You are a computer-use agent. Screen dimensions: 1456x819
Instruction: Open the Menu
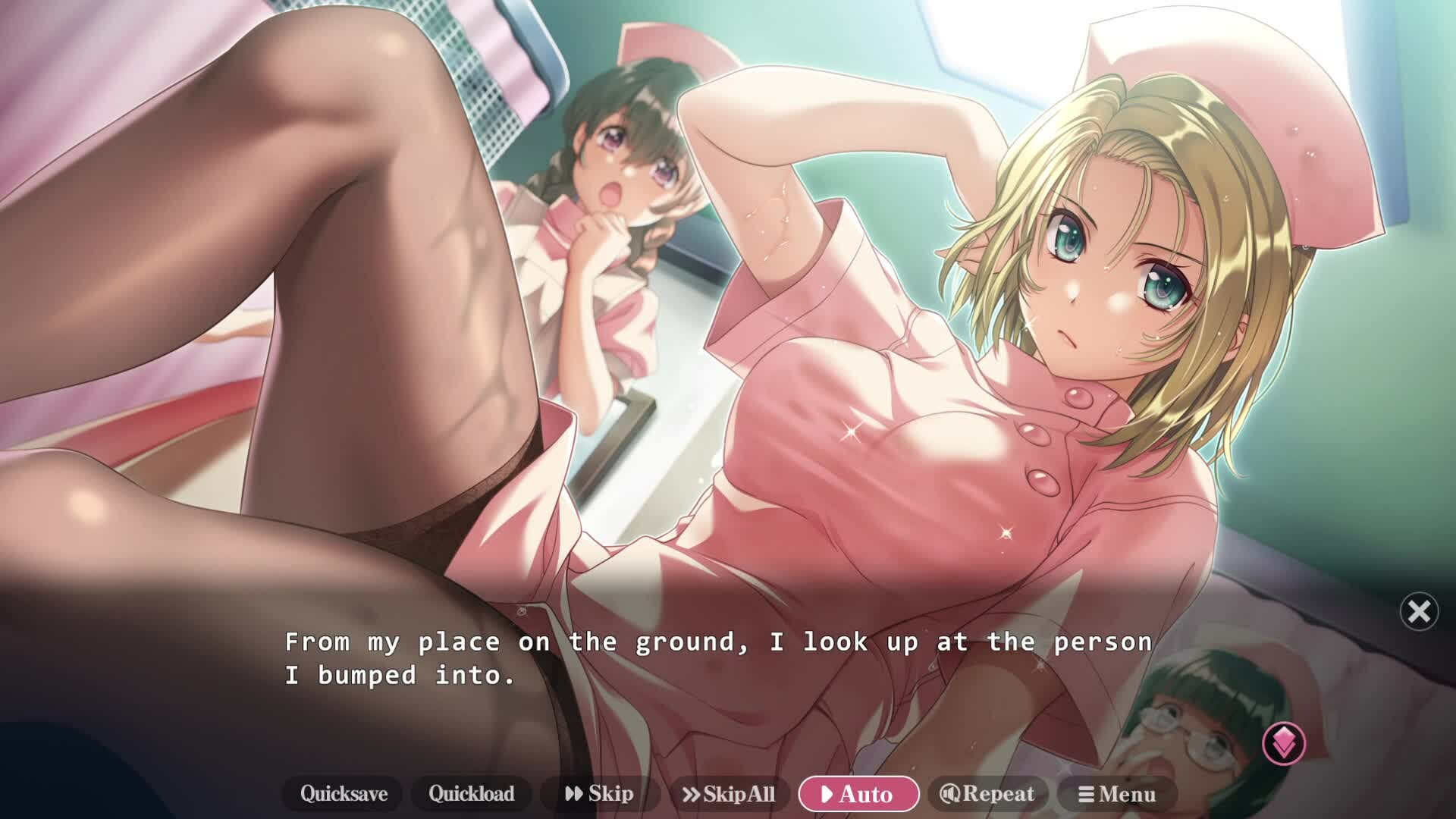tap(1117, 794)
